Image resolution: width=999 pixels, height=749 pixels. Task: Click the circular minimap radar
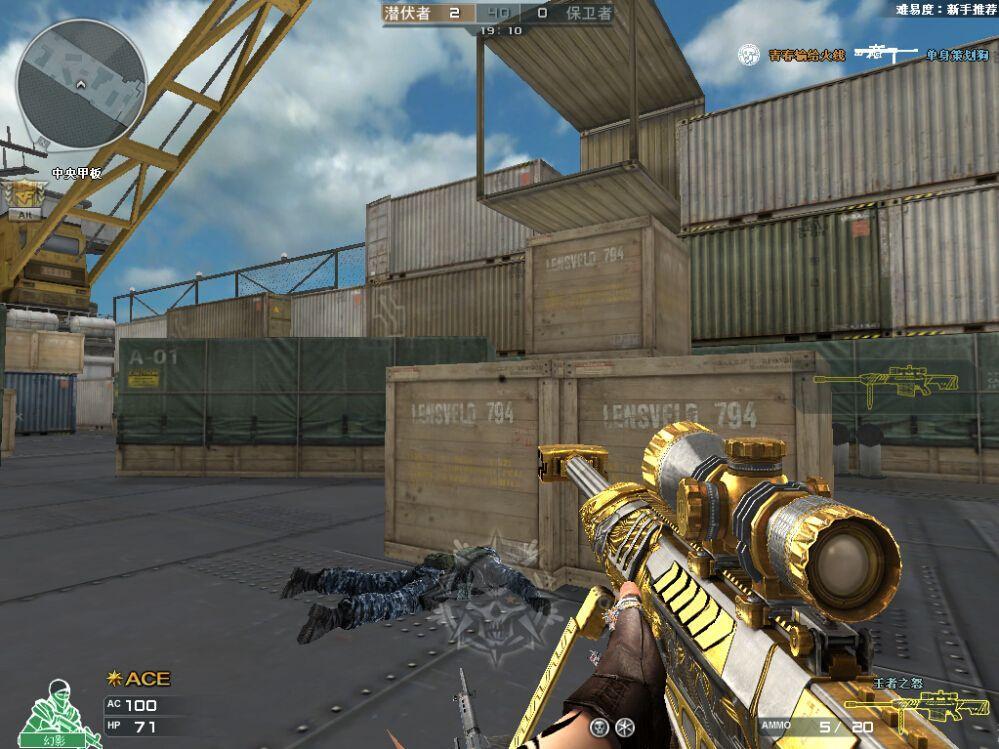coord(82,85)
